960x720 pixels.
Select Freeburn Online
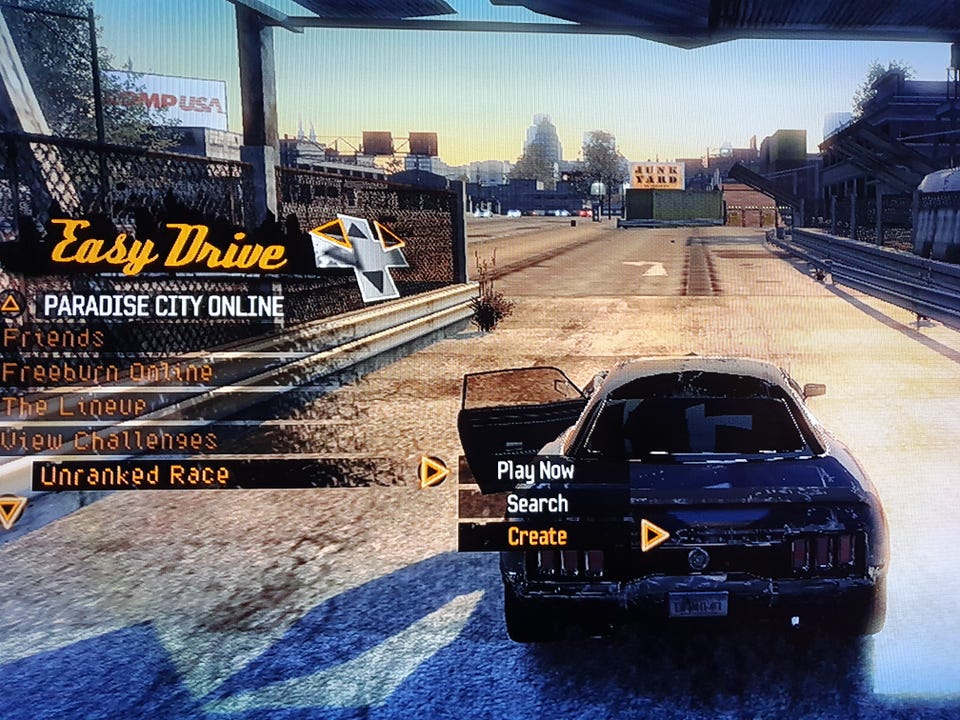(x=107, y=373)
